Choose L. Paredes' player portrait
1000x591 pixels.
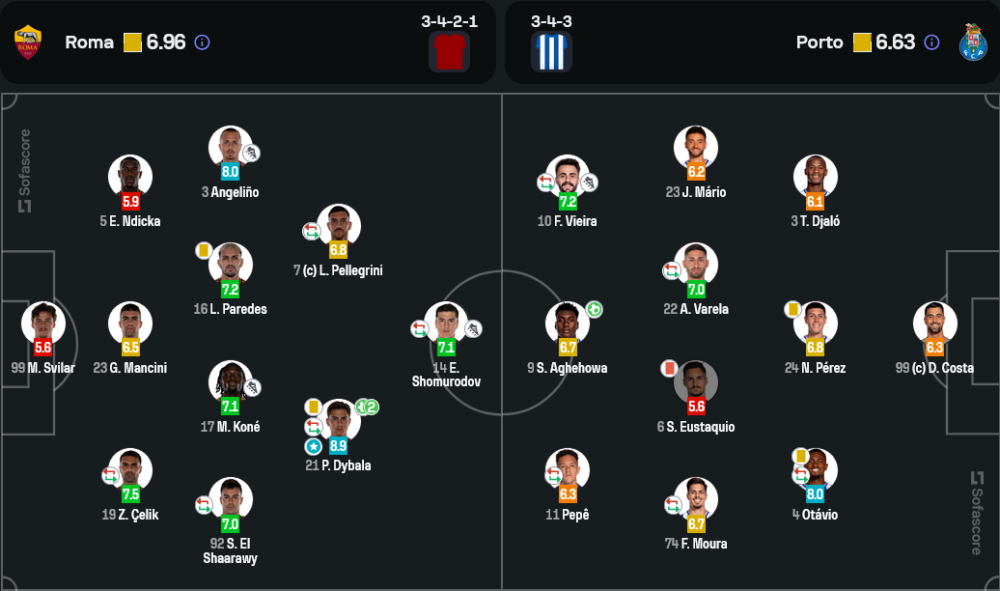(230, 264)
